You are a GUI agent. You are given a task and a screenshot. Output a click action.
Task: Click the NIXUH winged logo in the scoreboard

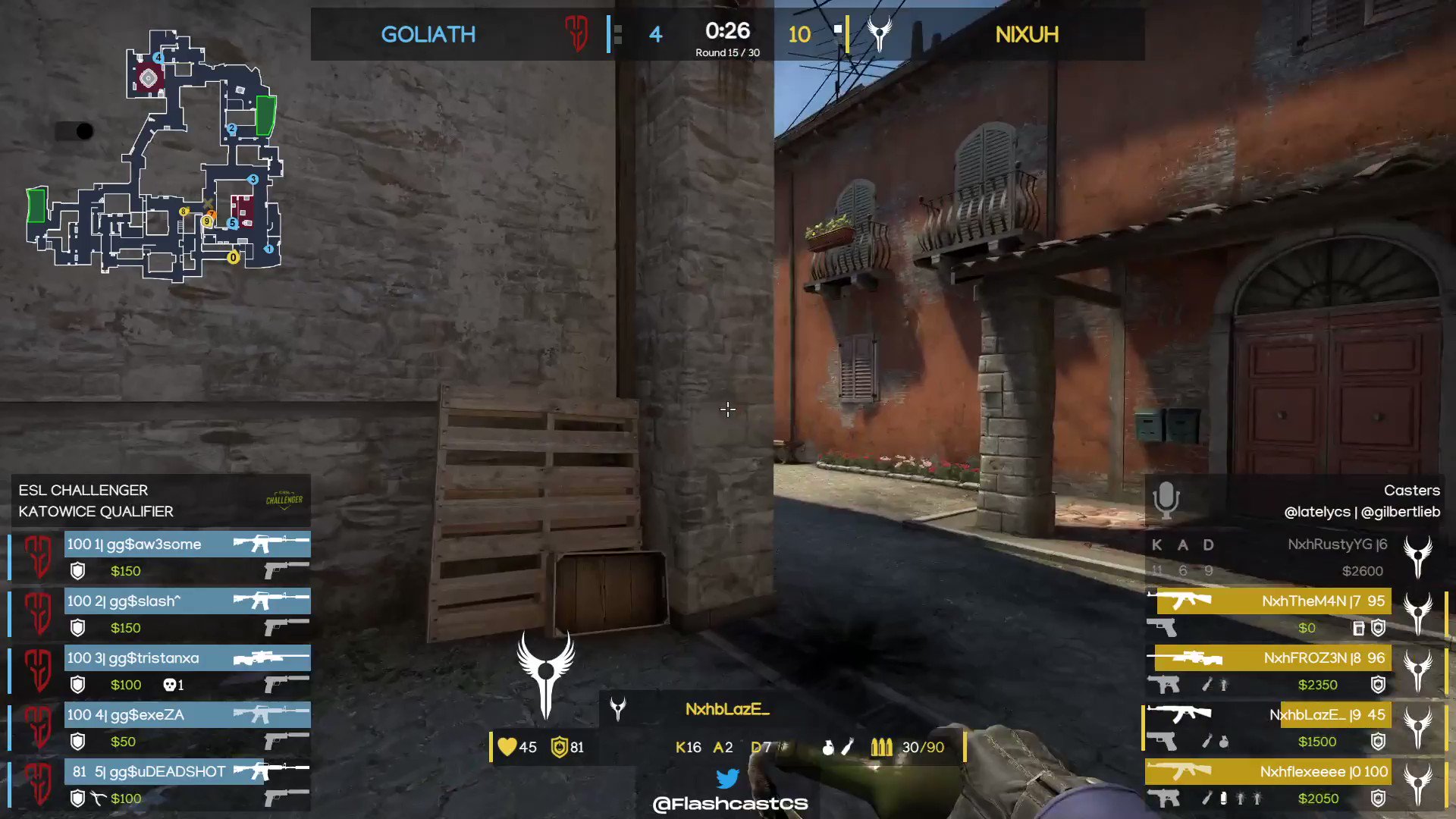[x=880, y=34]
